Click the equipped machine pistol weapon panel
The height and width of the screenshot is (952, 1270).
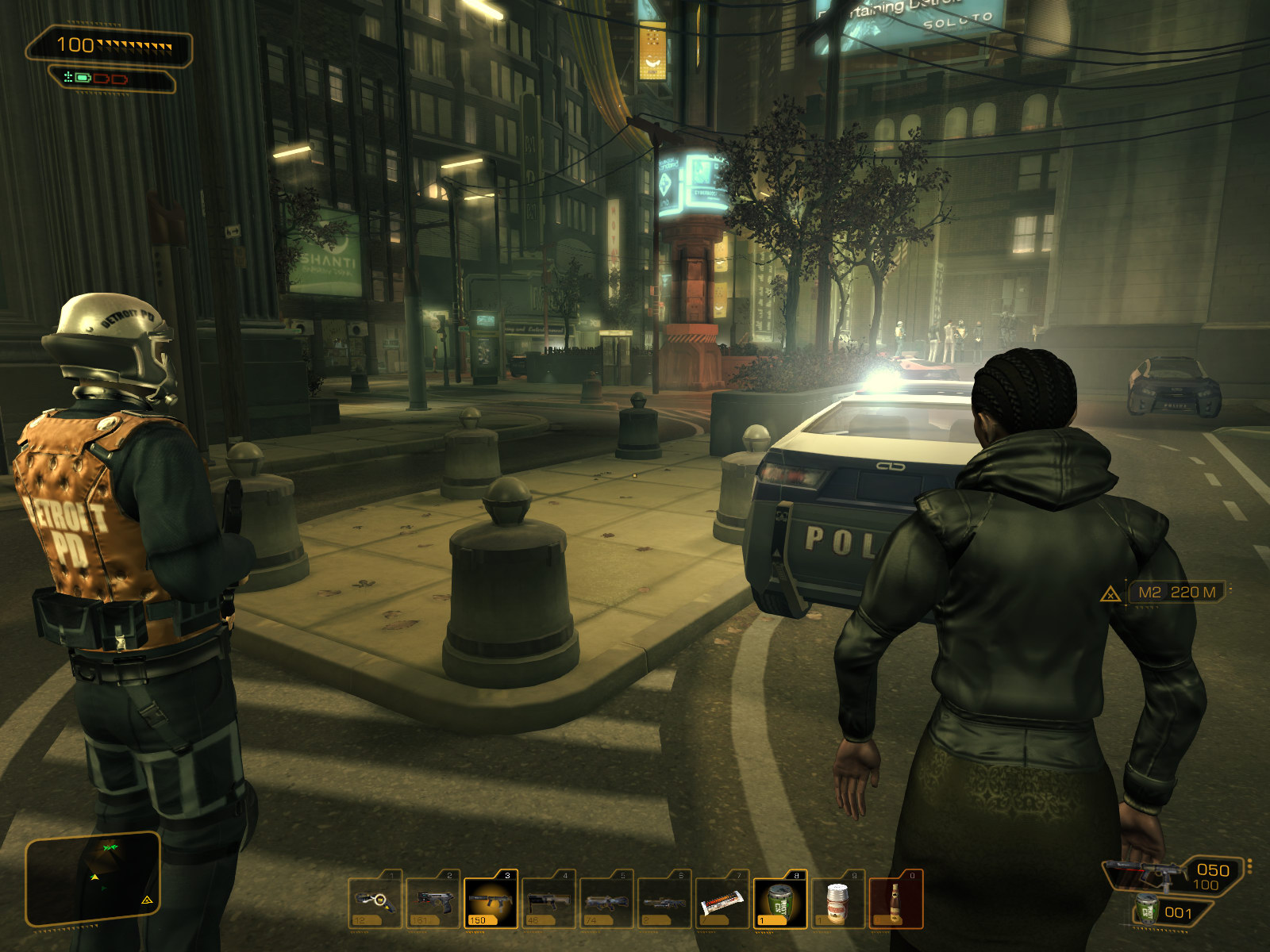coord(1173,875)
